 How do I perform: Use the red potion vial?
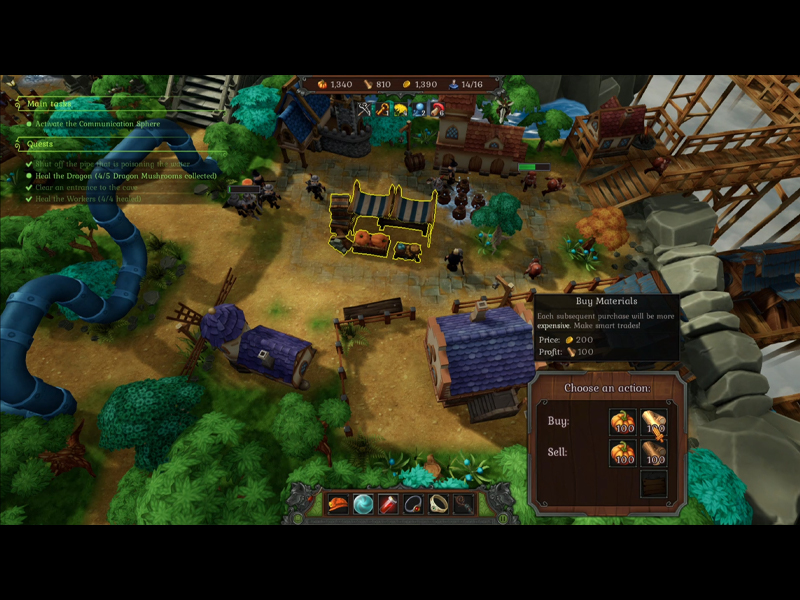(x=388, y=504)
